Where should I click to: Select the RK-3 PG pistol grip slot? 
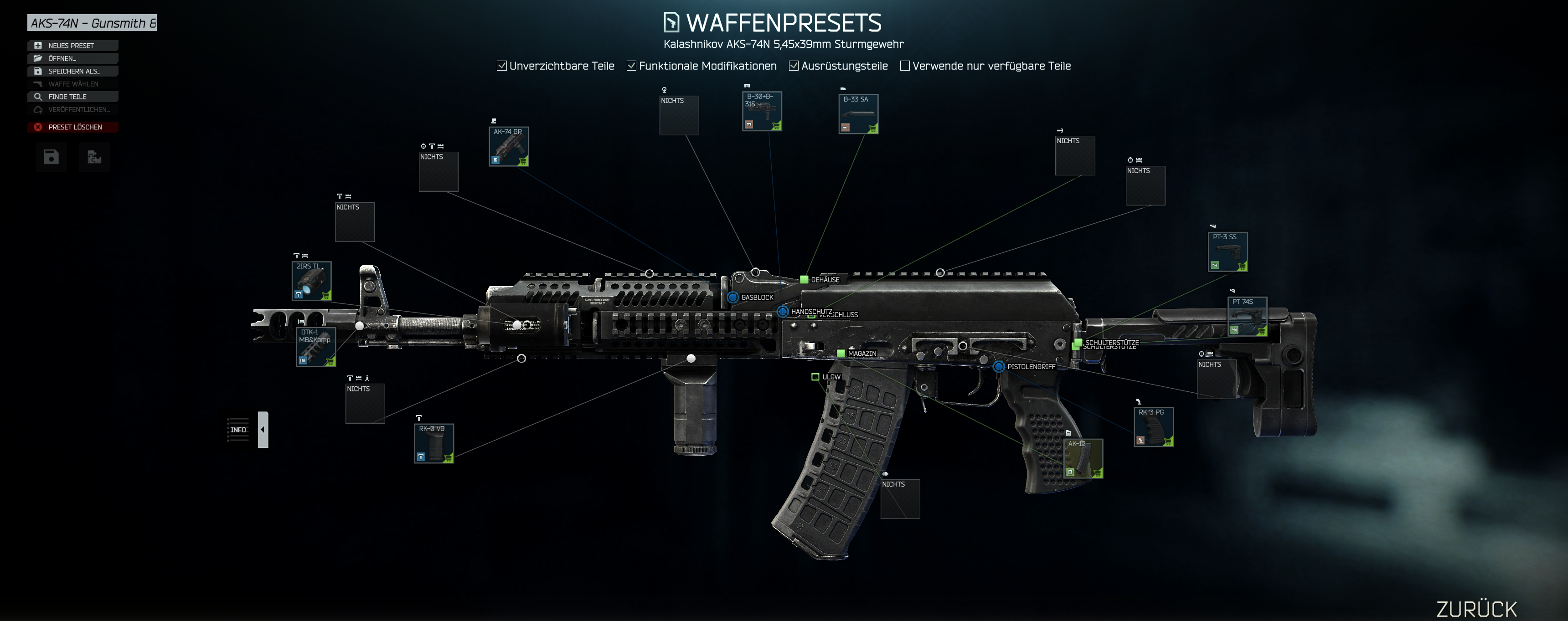(1153, 427)
